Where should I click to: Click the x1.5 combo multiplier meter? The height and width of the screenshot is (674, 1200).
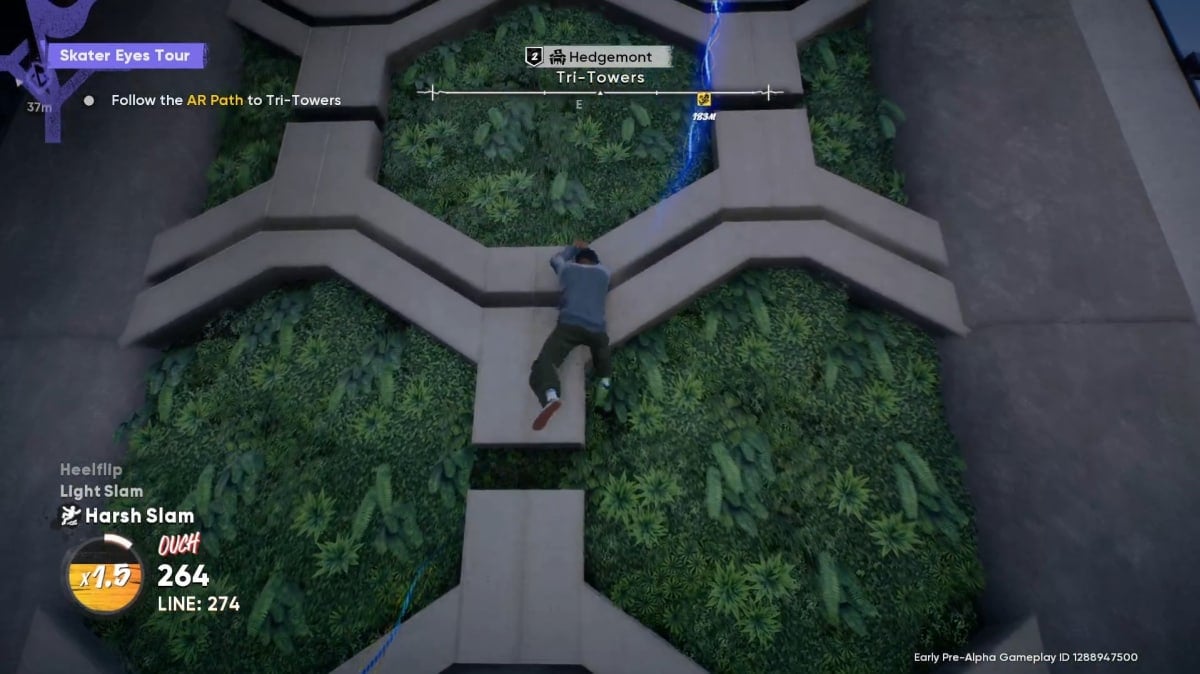(102, 577)
